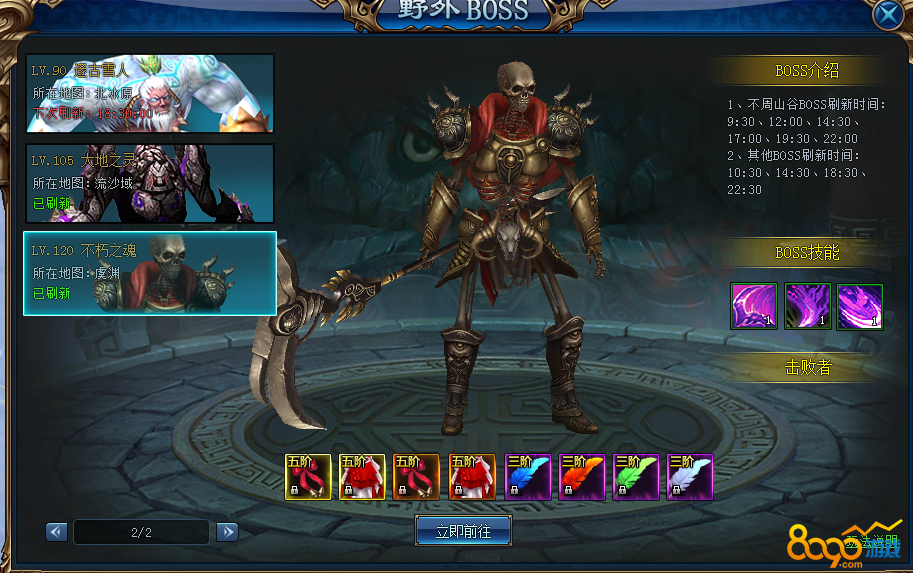Inspect the blue feather reward
The image size is (913, 573).
[528, 477]
